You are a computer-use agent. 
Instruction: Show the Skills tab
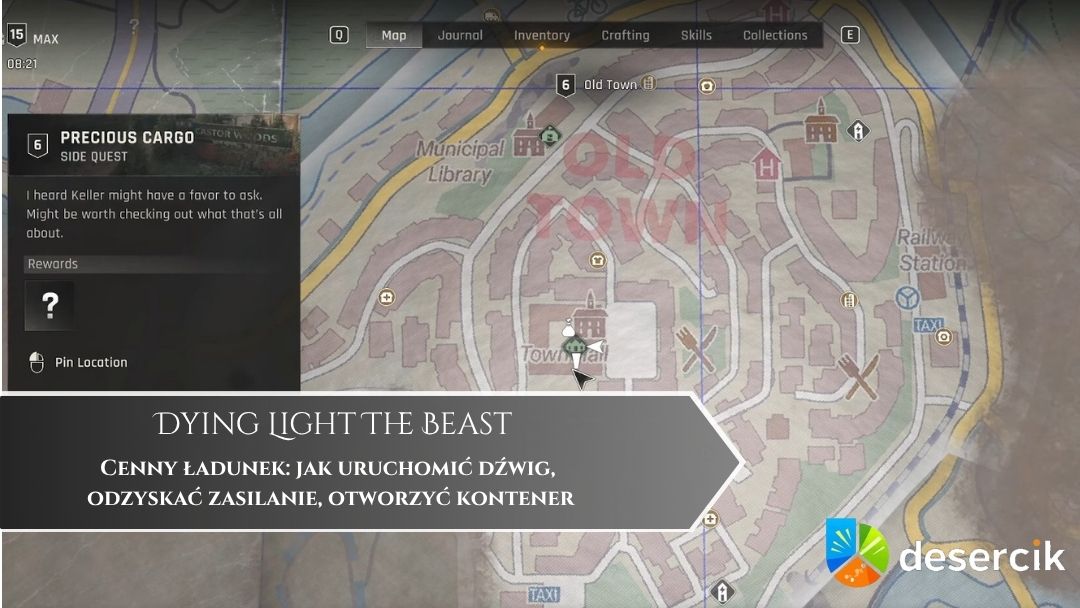click(x=696, y=35)
